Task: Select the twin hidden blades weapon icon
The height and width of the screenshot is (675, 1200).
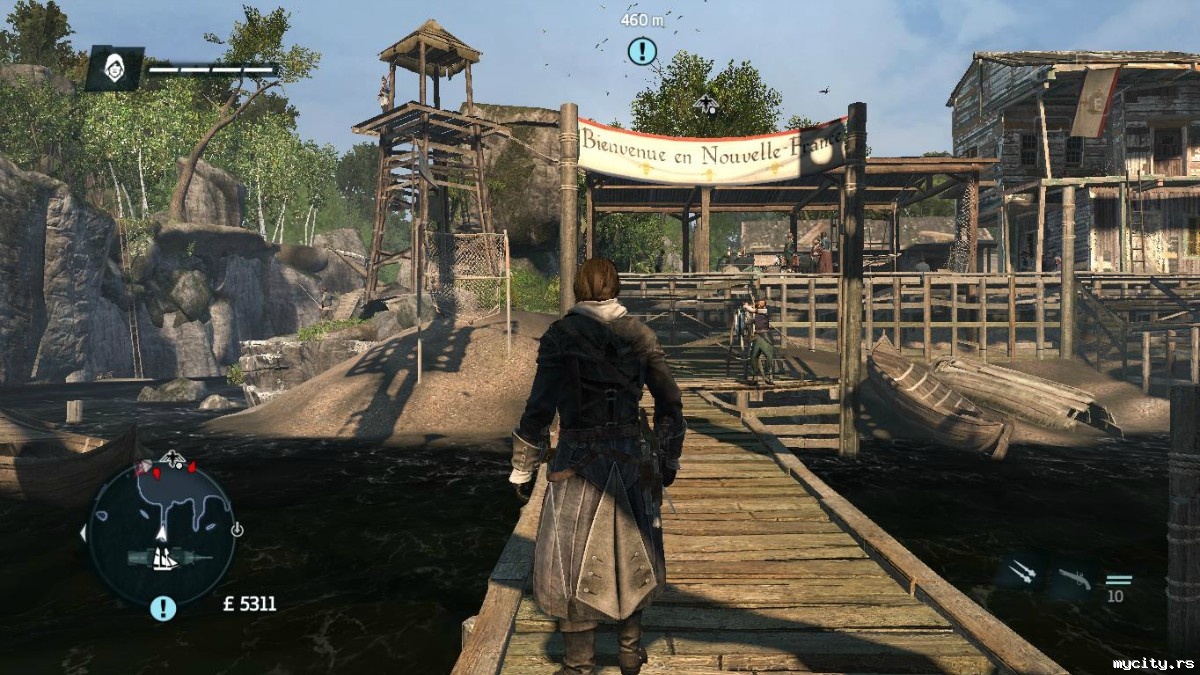Action: click(1021, 572)
